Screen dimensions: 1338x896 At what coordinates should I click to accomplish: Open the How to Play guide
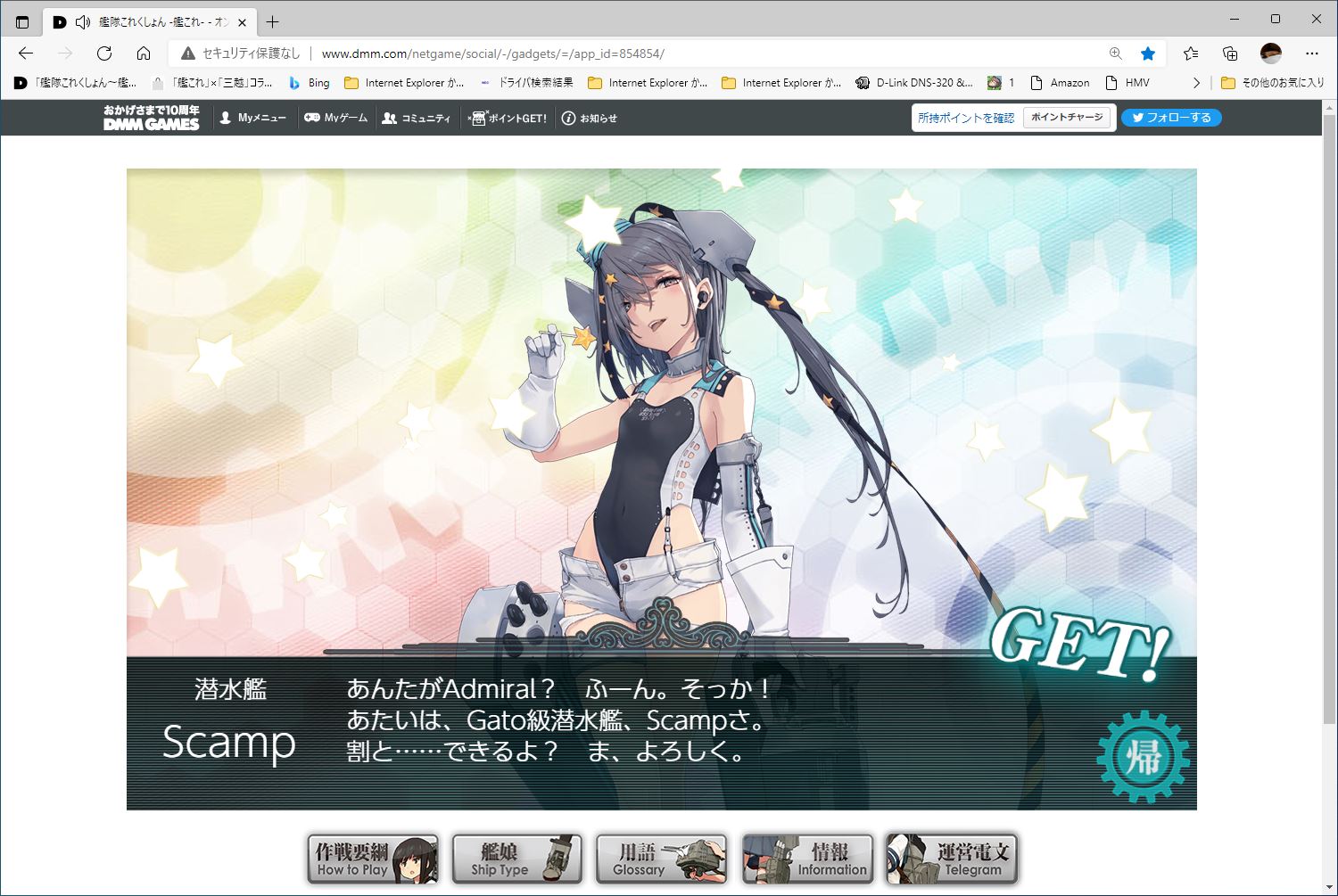pyautogui.click(x=372, y=859)
